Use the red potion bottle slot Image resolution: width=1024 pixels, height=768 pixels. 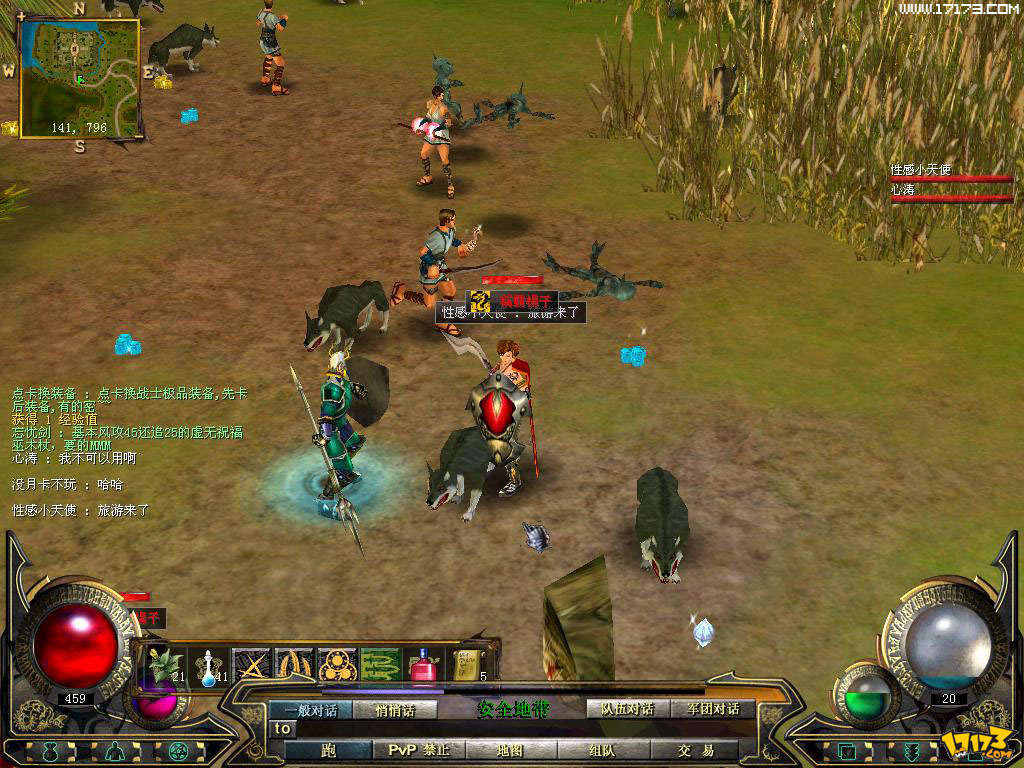(423, 665)
